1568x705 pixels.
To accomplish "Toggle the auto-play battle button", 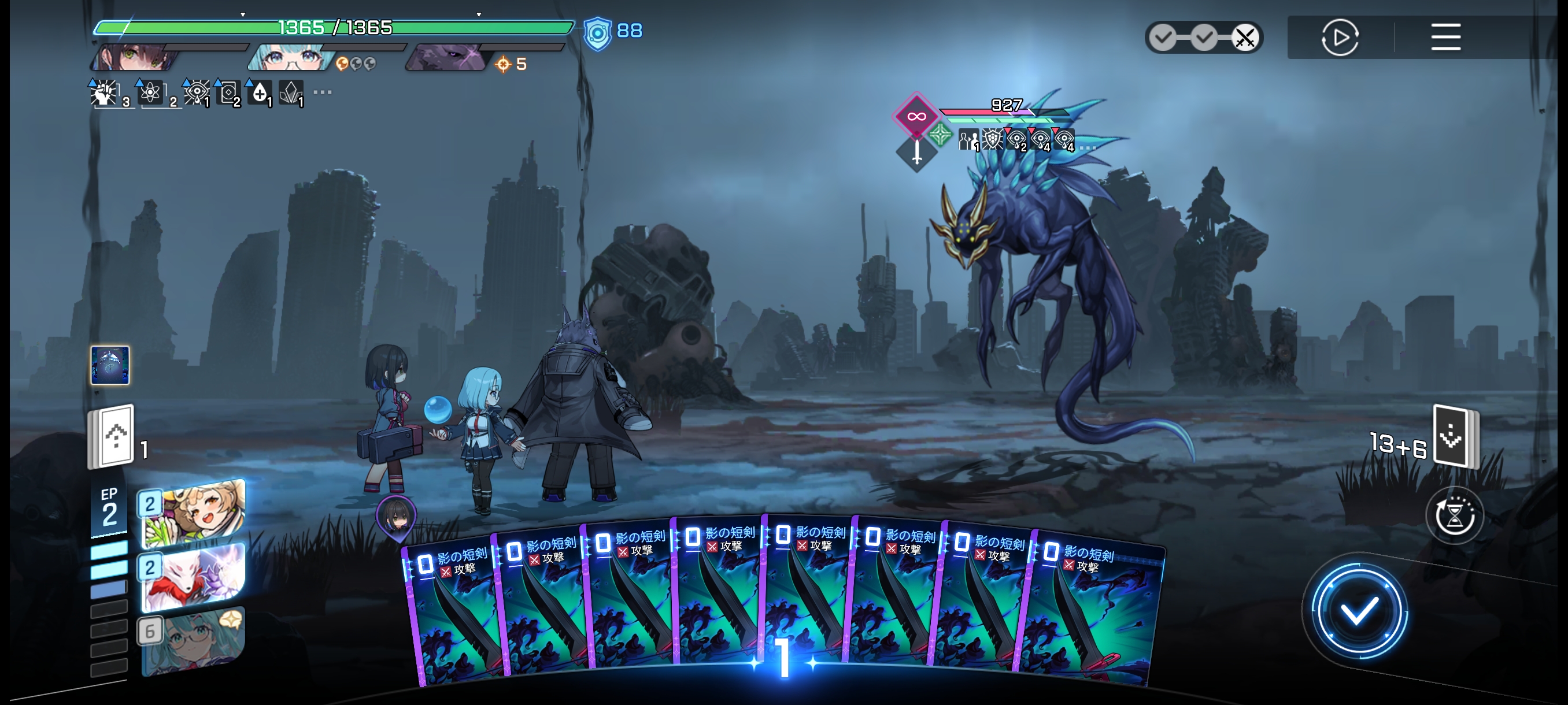I will tap(1340, 38).
